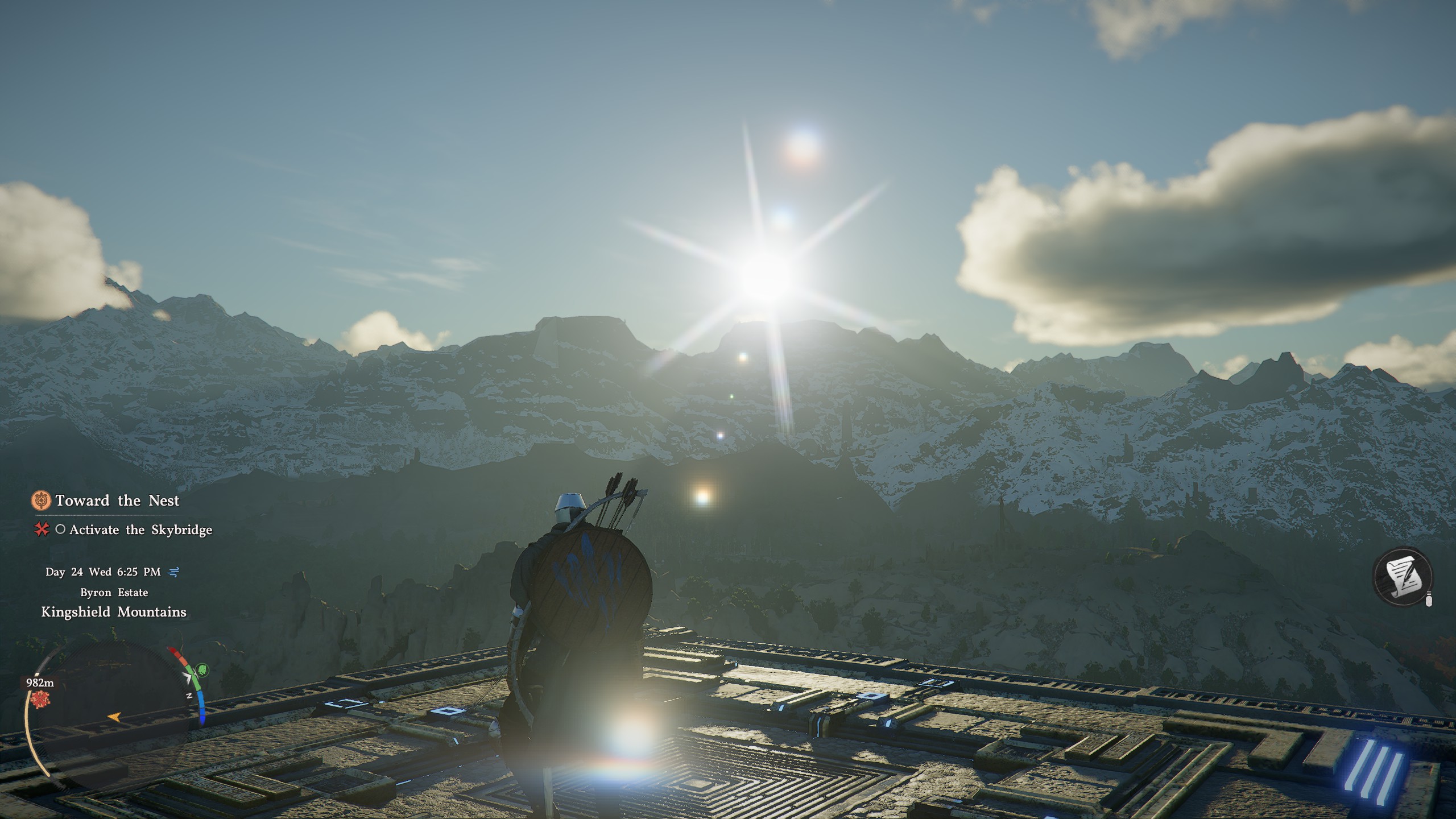The height and width of the screenshot is (819, 1456).
Task: Select the yellow player arrow inside the compass
Action: [x=114, y=717]
